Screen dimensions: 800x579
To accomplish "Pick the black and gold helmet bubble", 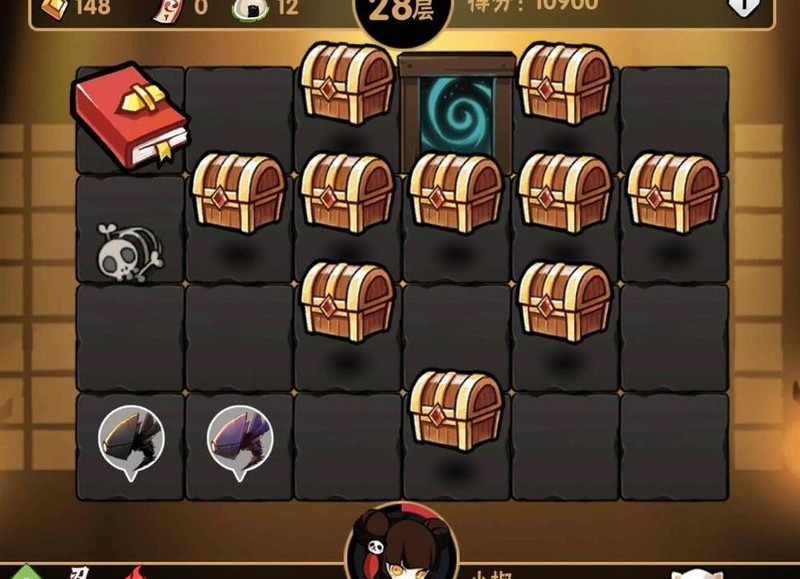I will 131,438.
